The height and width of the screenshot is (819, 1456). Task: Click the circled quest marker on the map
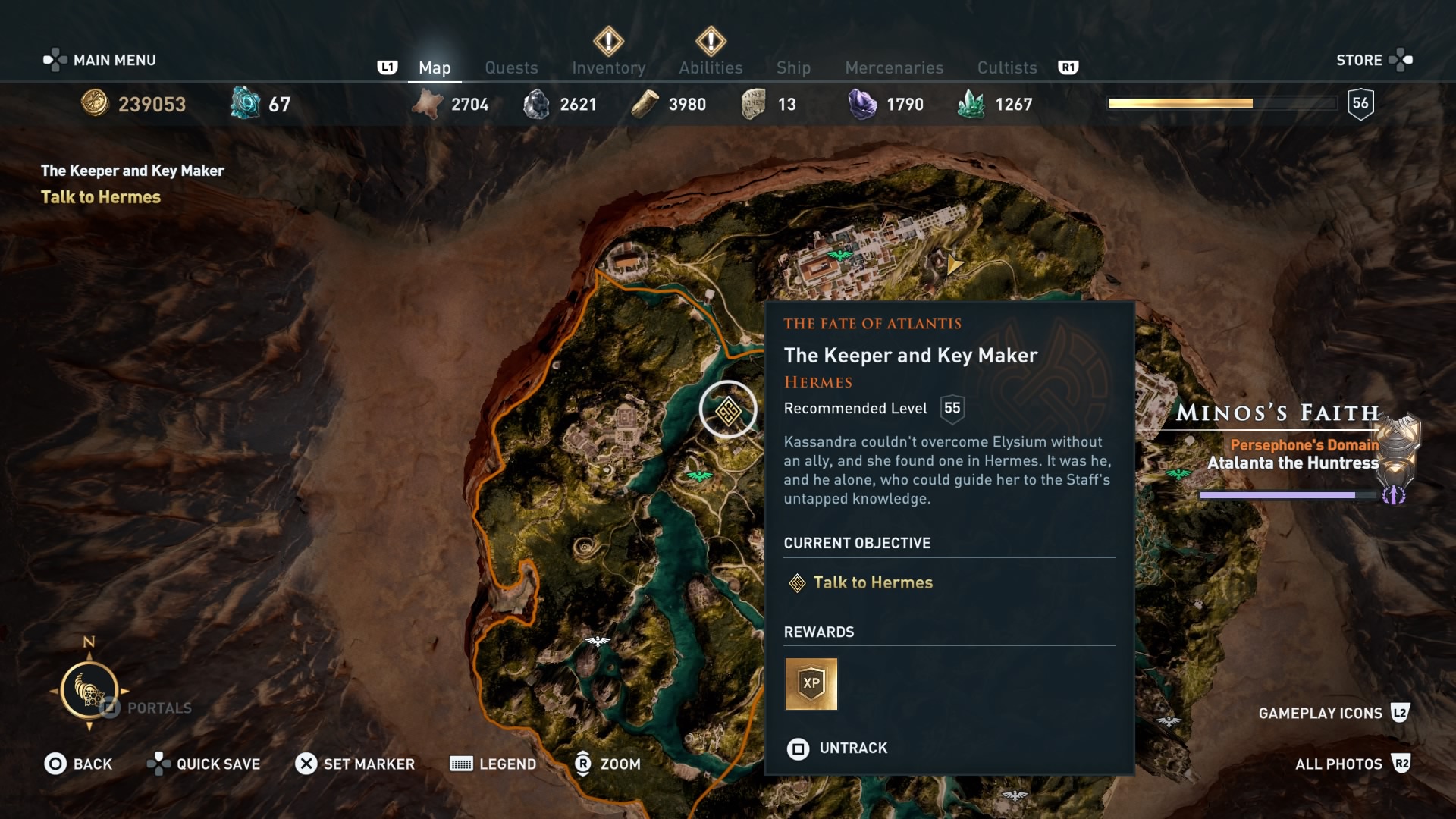(x=729, y=409)
